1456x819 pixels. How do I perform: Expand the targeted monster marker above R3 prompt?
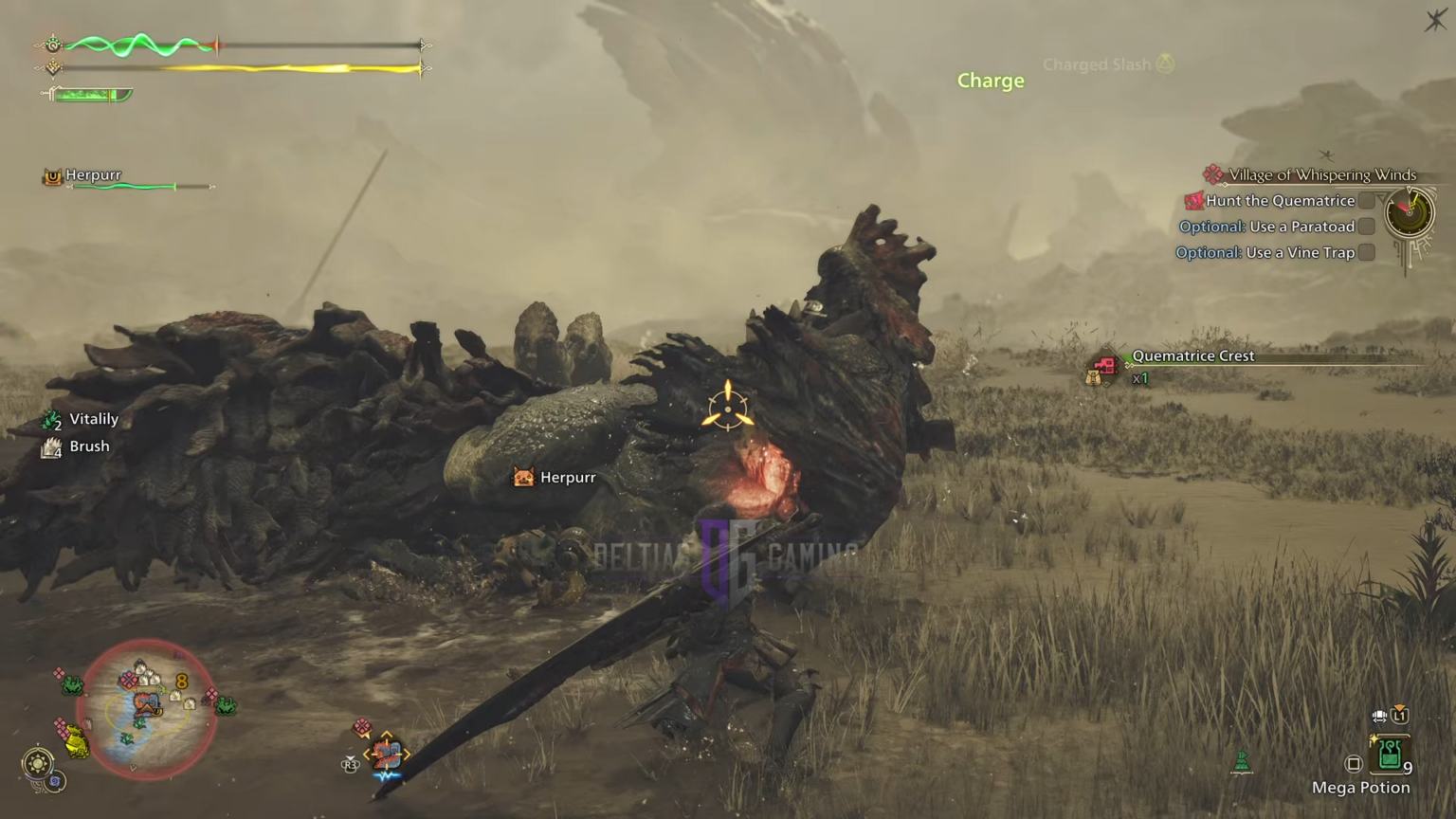click(385, 754)
